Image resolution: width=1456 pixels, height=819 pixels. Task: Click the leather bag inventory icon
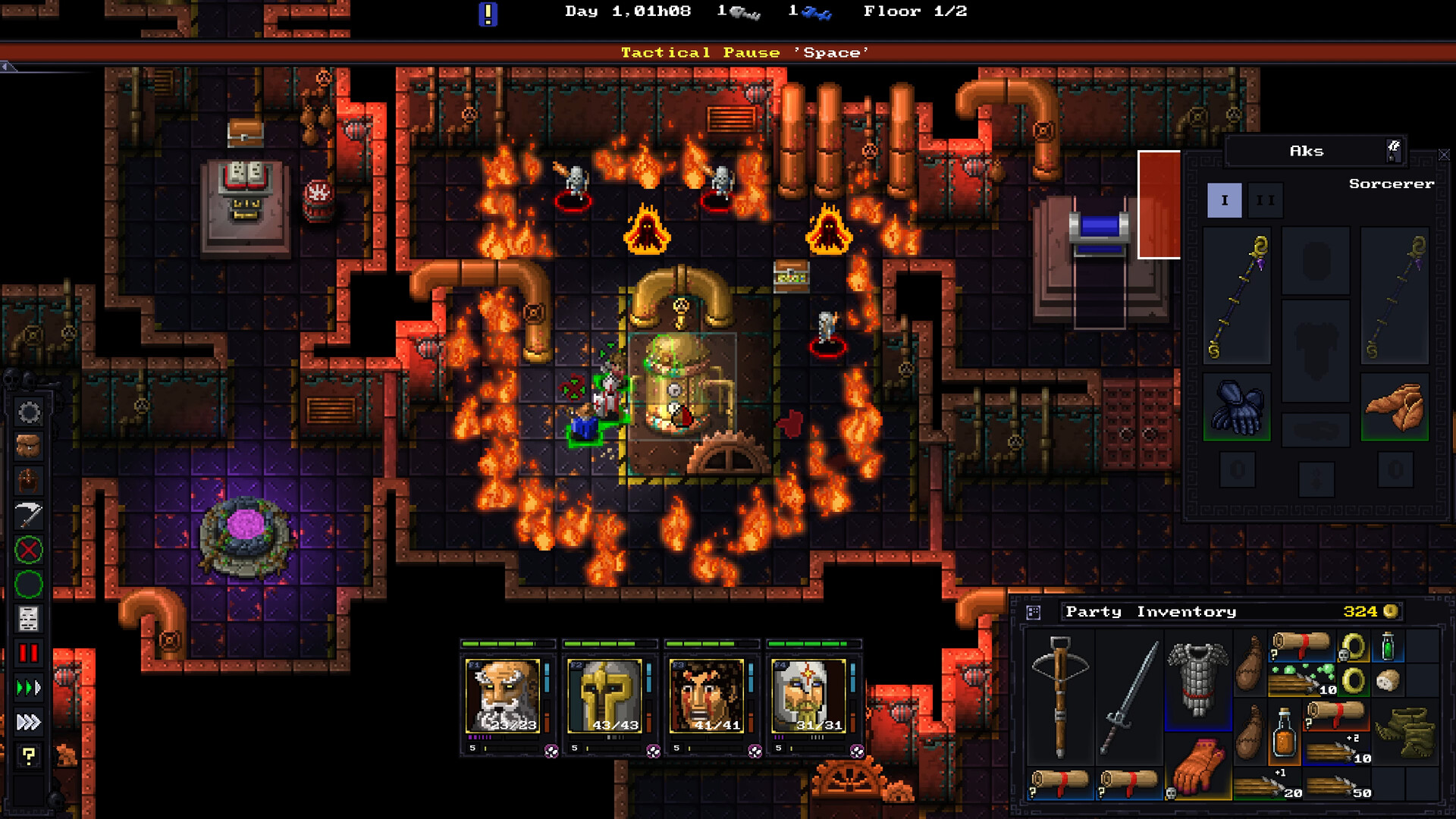29,447
